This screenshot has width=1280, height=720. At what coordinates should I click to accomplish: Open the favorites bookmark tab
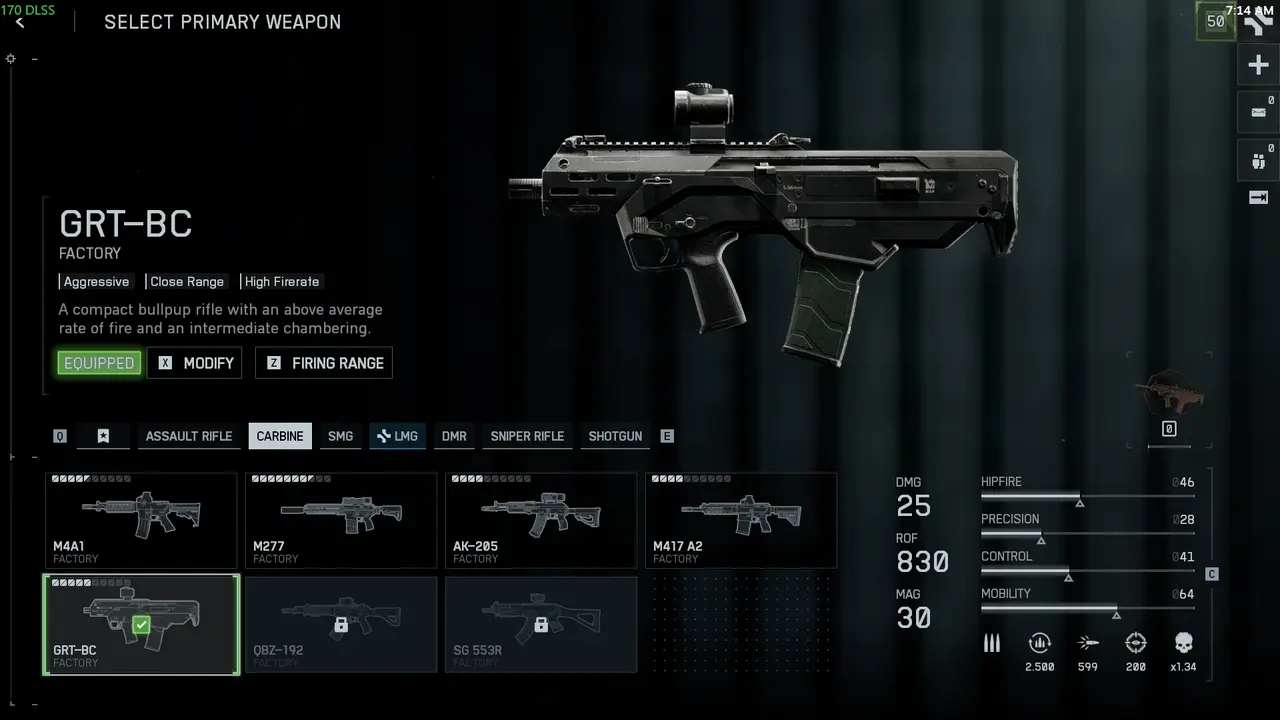(103, 436)
